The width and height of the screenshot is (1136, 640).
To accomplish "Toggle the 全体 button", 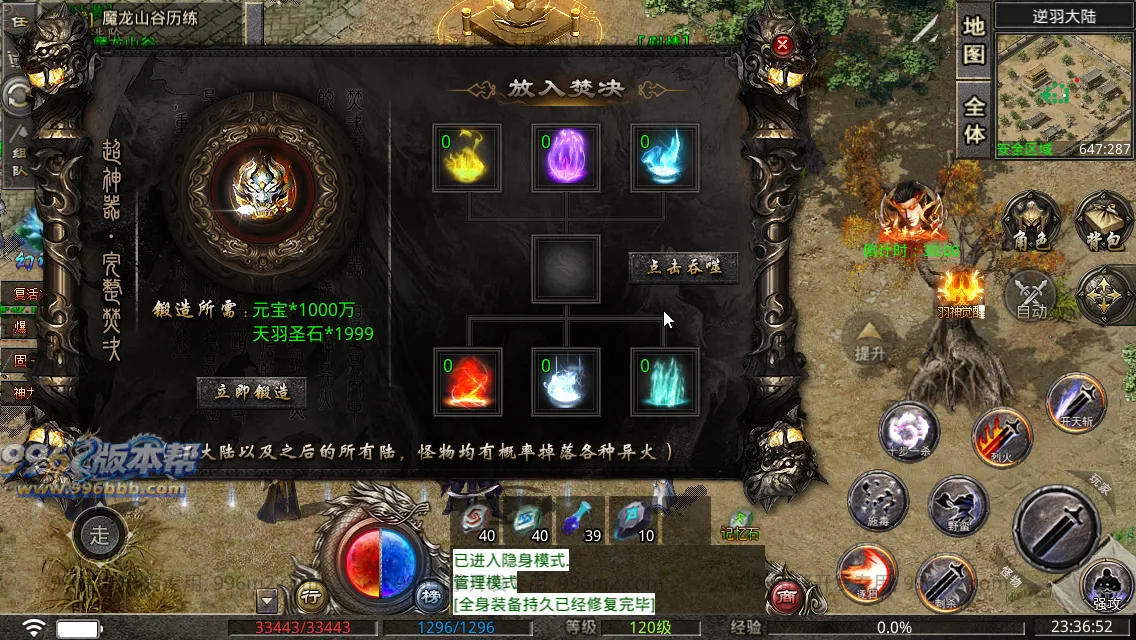I will (x=974, y=119).
